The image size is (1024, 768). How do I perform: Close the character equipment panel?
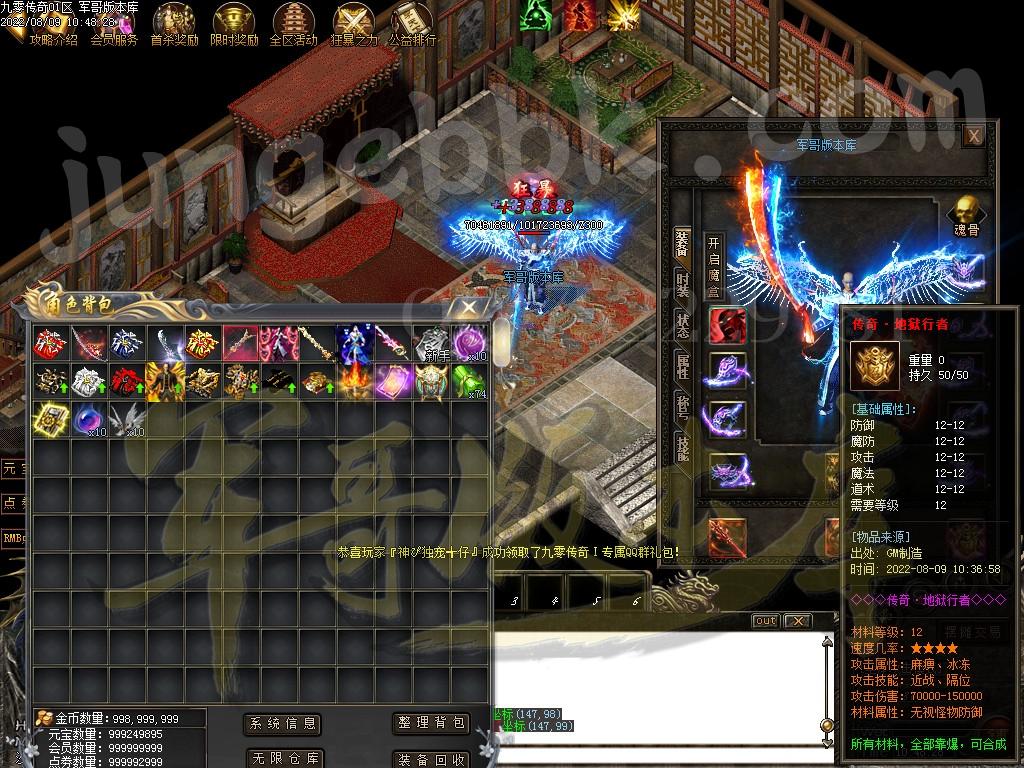[x=972, y=135]
